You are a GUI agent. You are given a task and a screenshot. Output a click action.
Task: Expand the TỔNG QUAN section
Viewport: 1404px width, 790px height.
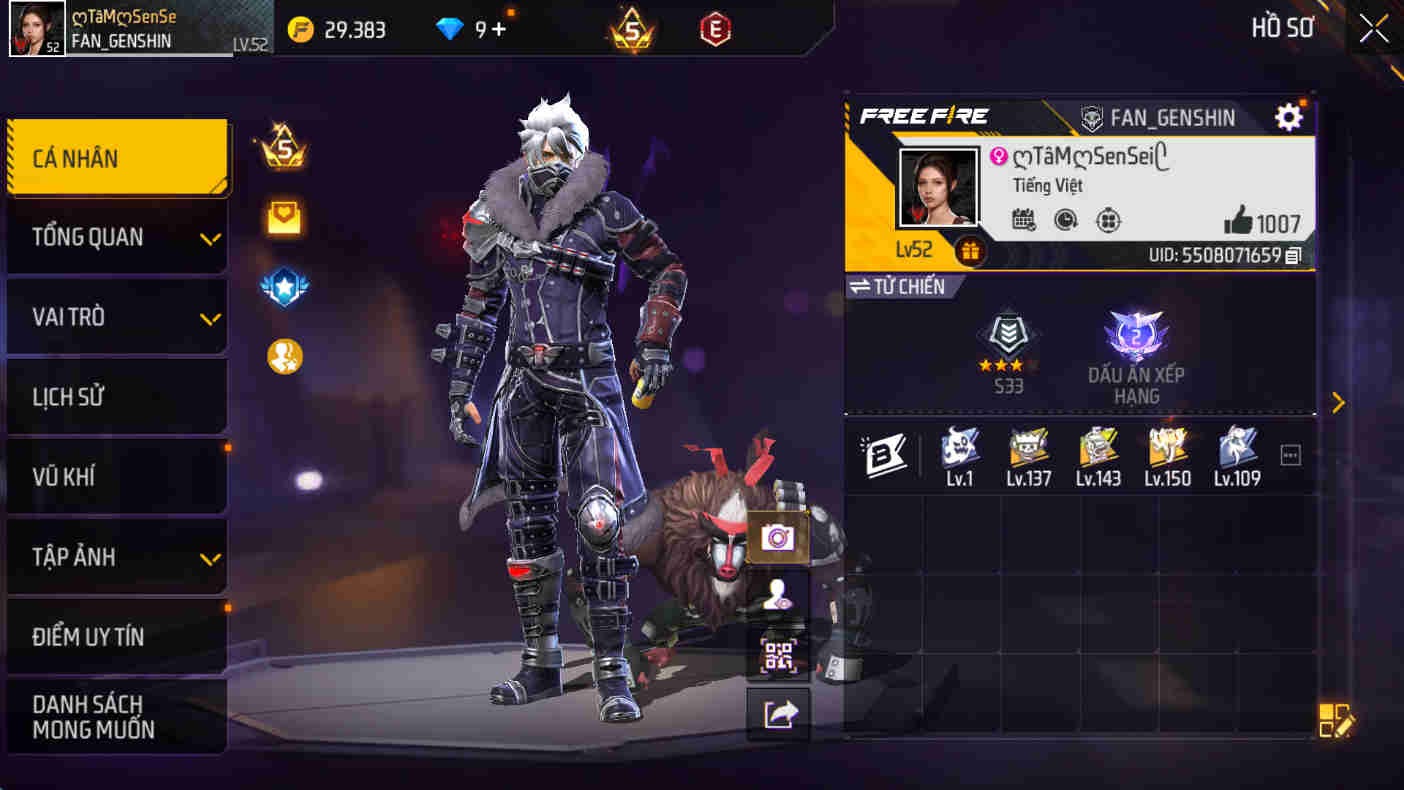(117, 236)
